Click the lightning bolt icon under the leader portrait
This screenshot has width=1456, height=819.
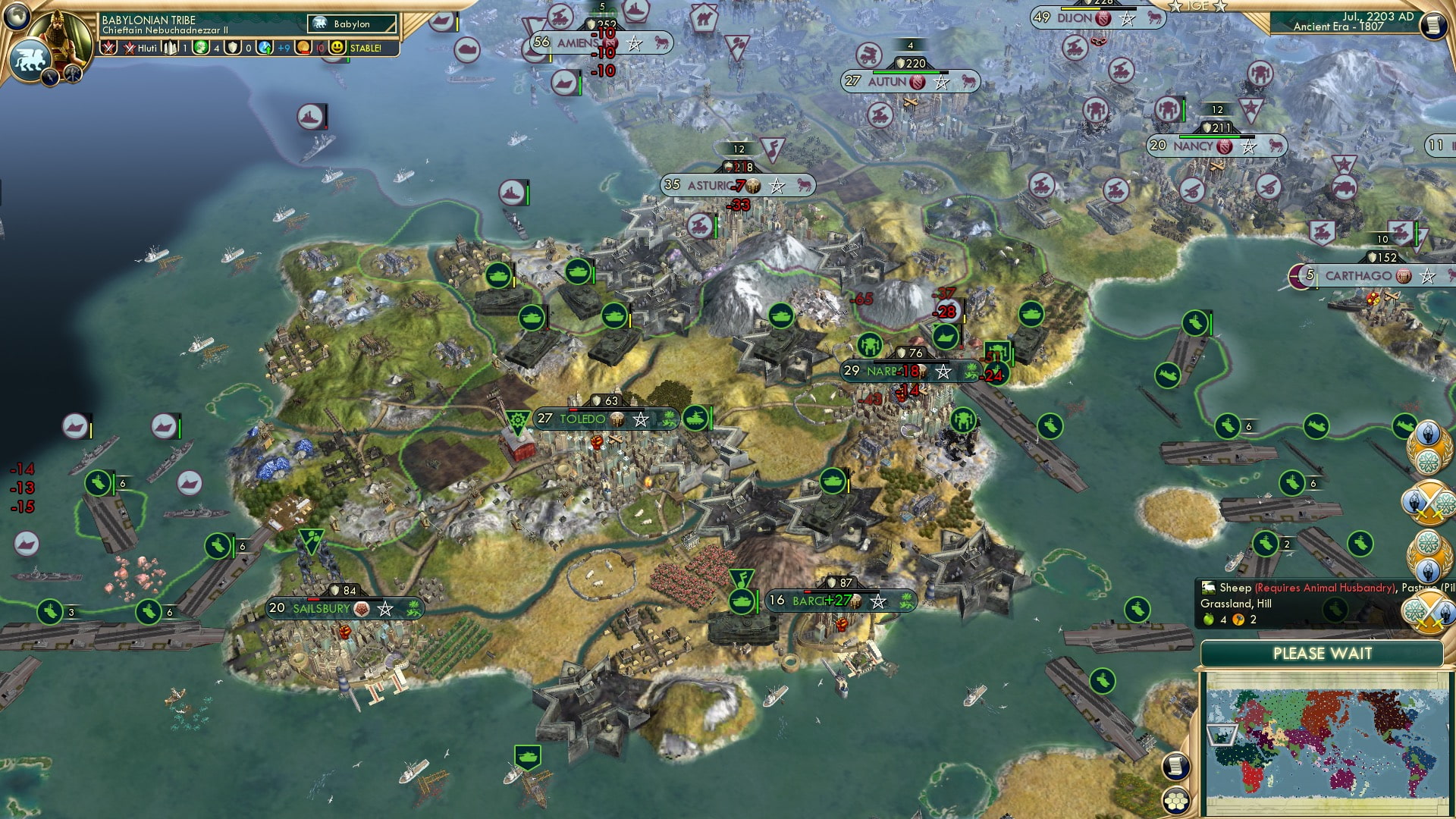pos(49,76)
